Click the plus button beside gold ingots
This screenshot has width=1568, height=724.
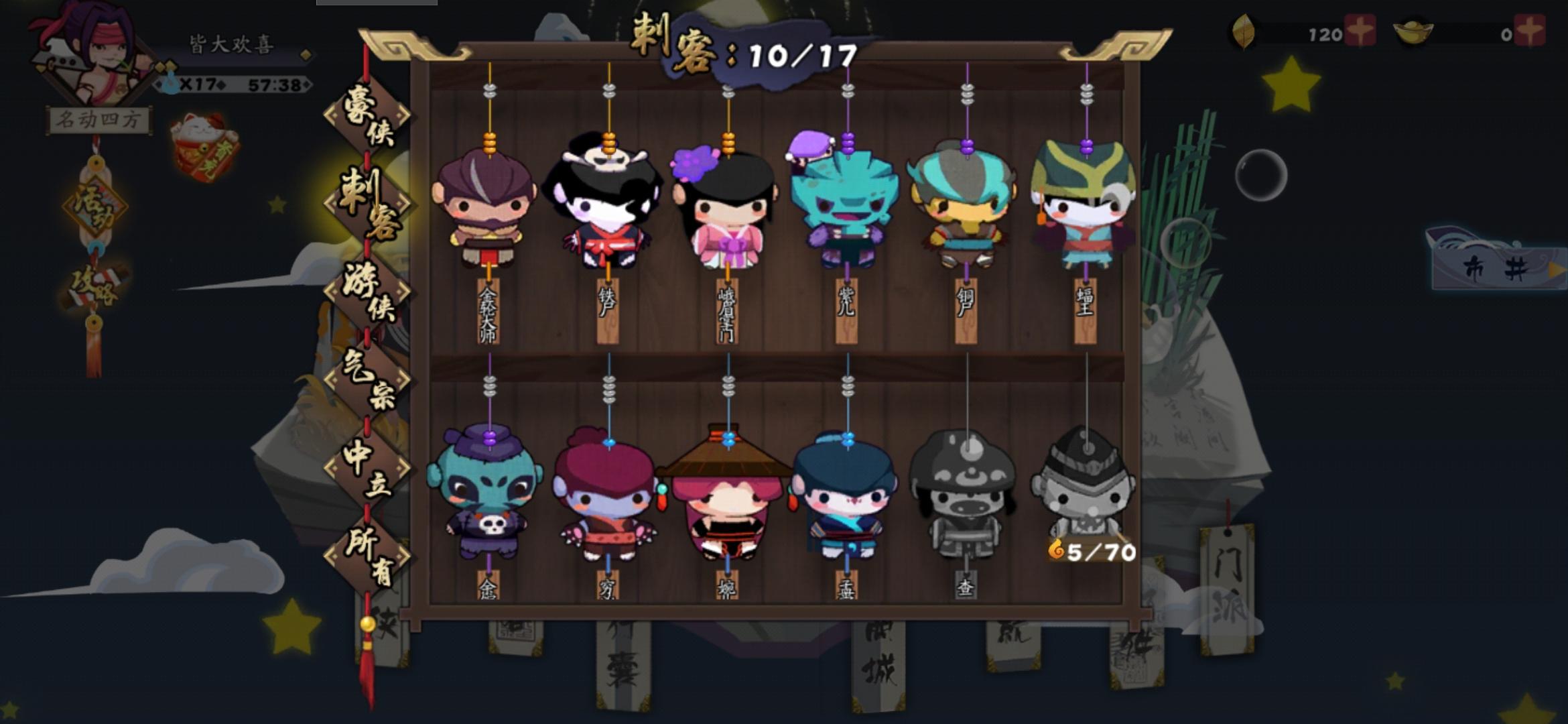(x=1532, y=31)
